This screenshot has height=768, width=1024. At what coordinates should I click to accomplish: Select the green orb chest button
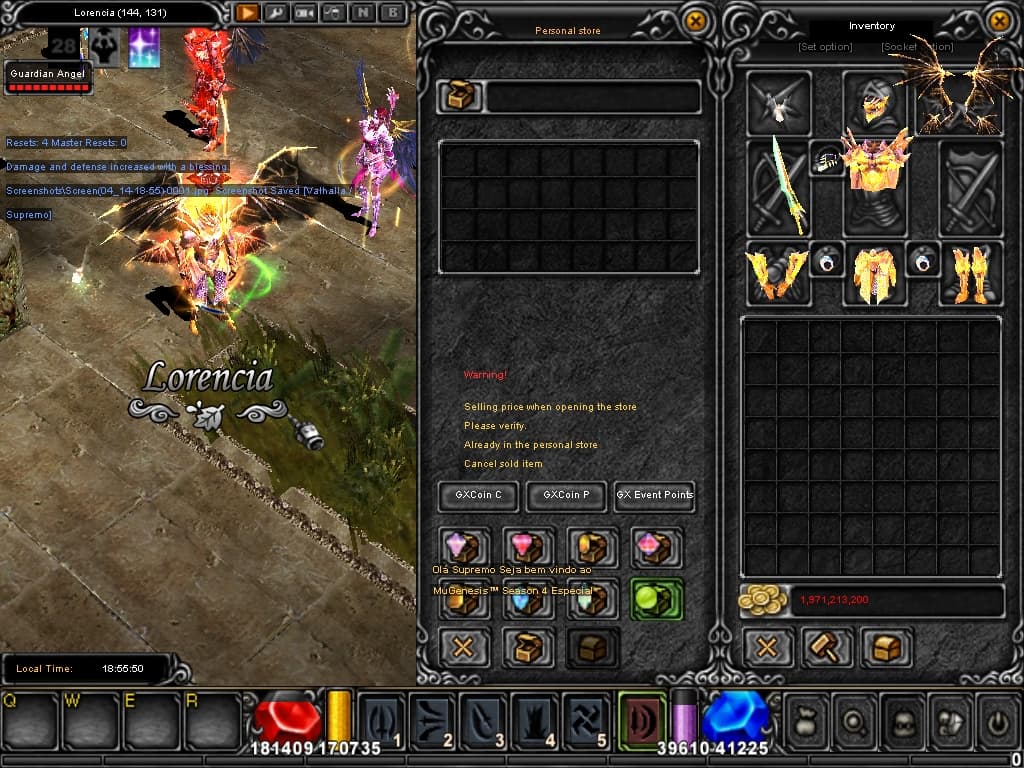pos(656,599)
